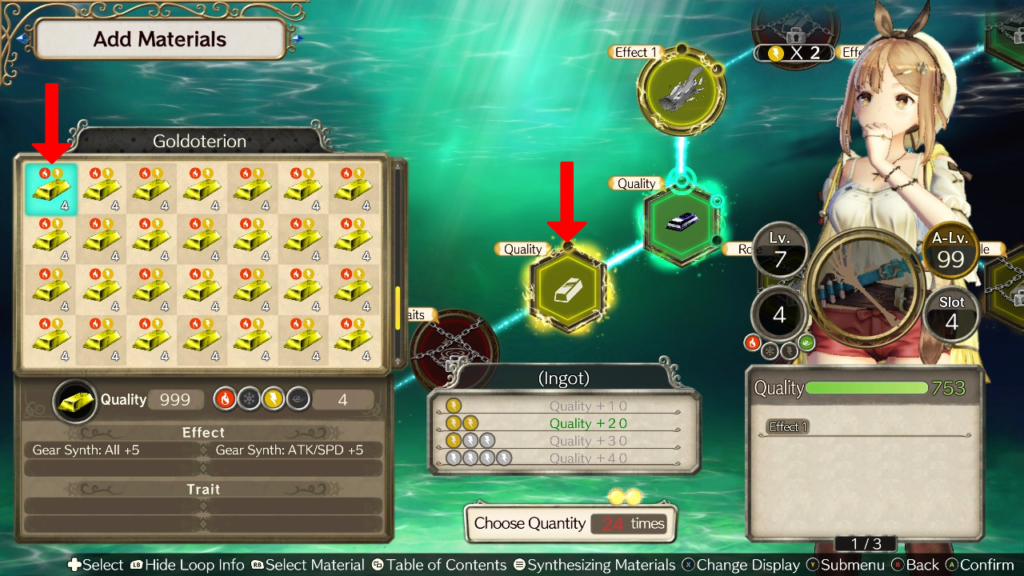This screenshot has height=576, width=1024.
Task: Select the Quality +20 effect row
Action: pos(564,423)
